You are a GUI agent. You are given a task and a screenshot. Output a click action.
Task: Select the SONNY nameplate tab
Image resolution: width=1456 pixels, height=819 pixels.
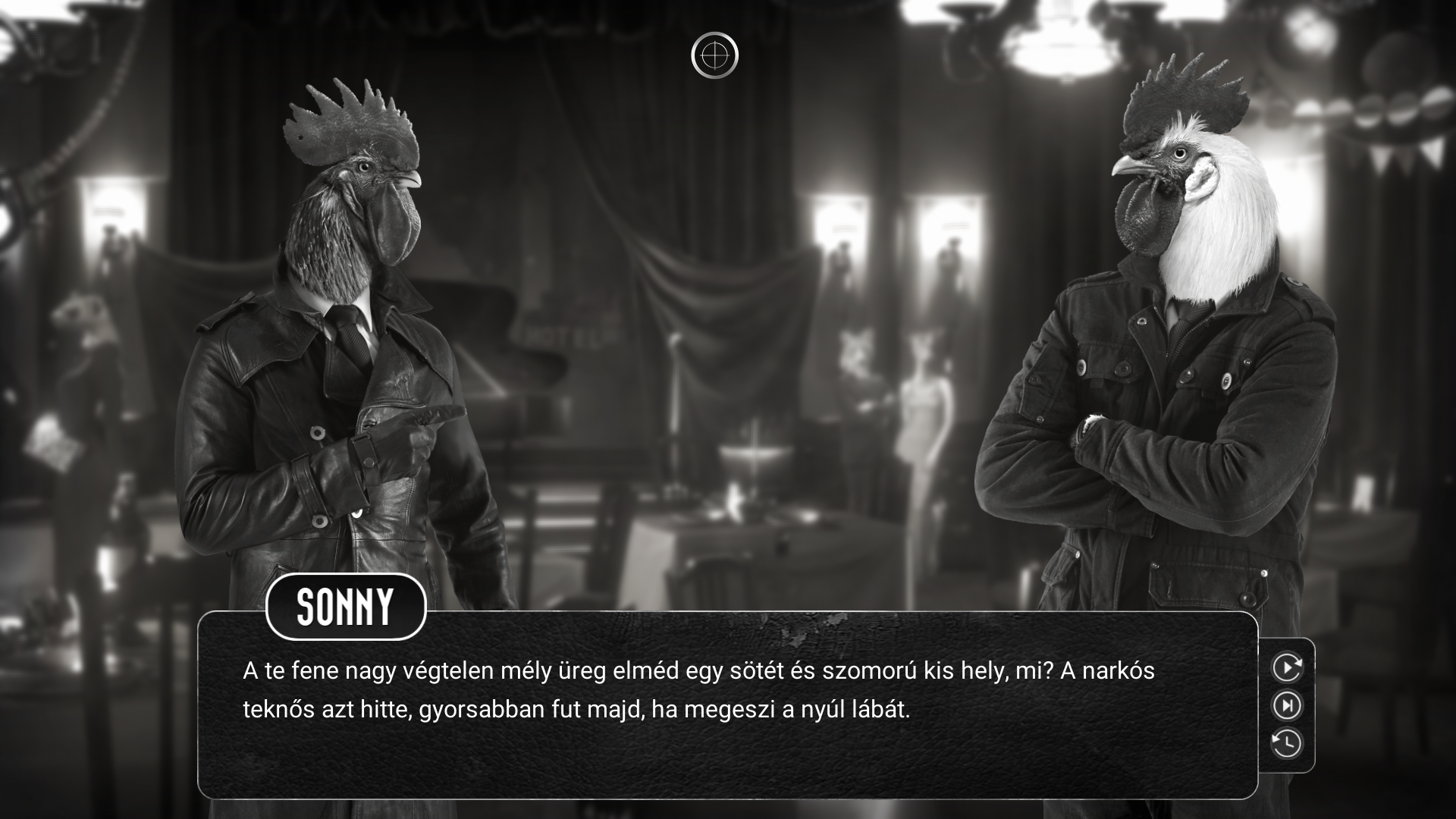[346, 607]
